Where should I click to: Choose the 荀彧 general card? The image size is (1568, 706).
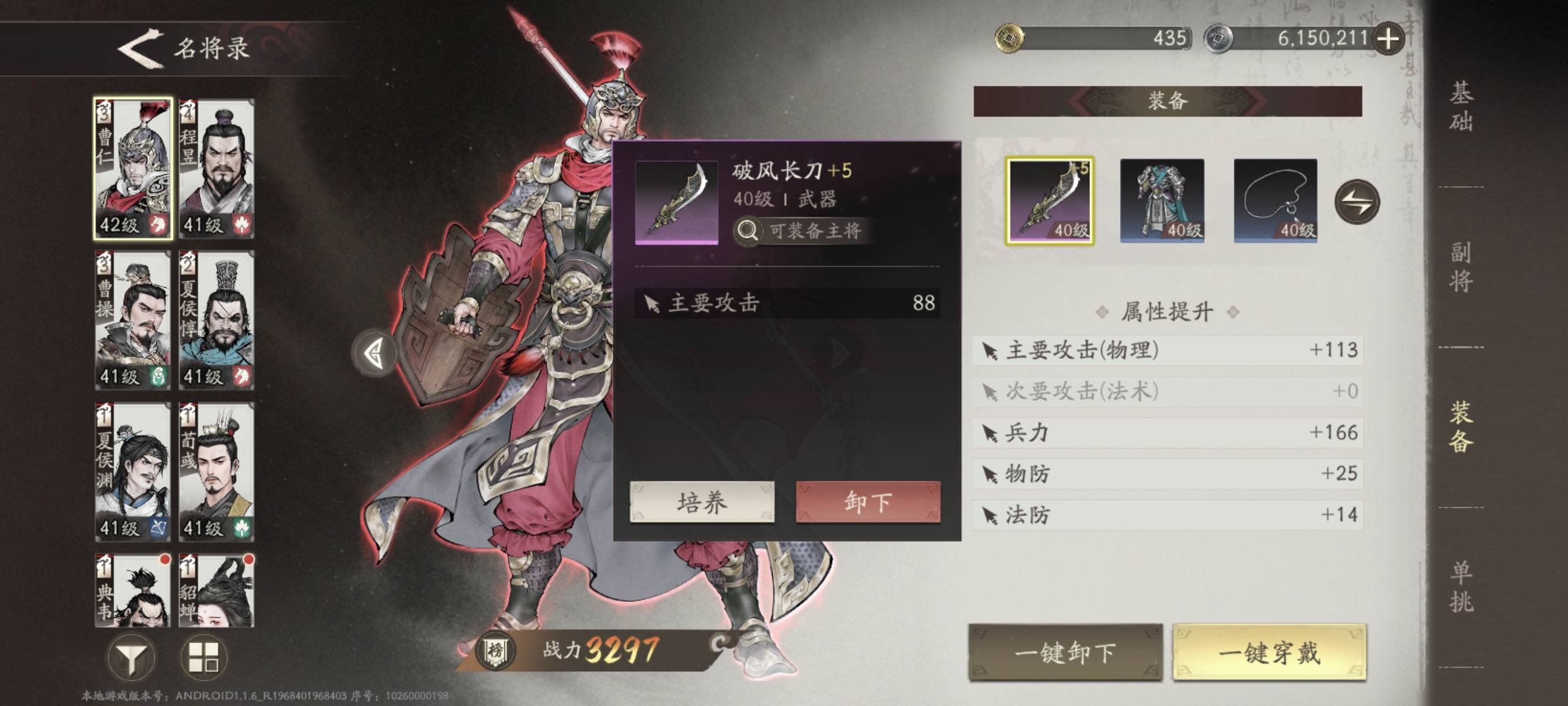point(216,471)
